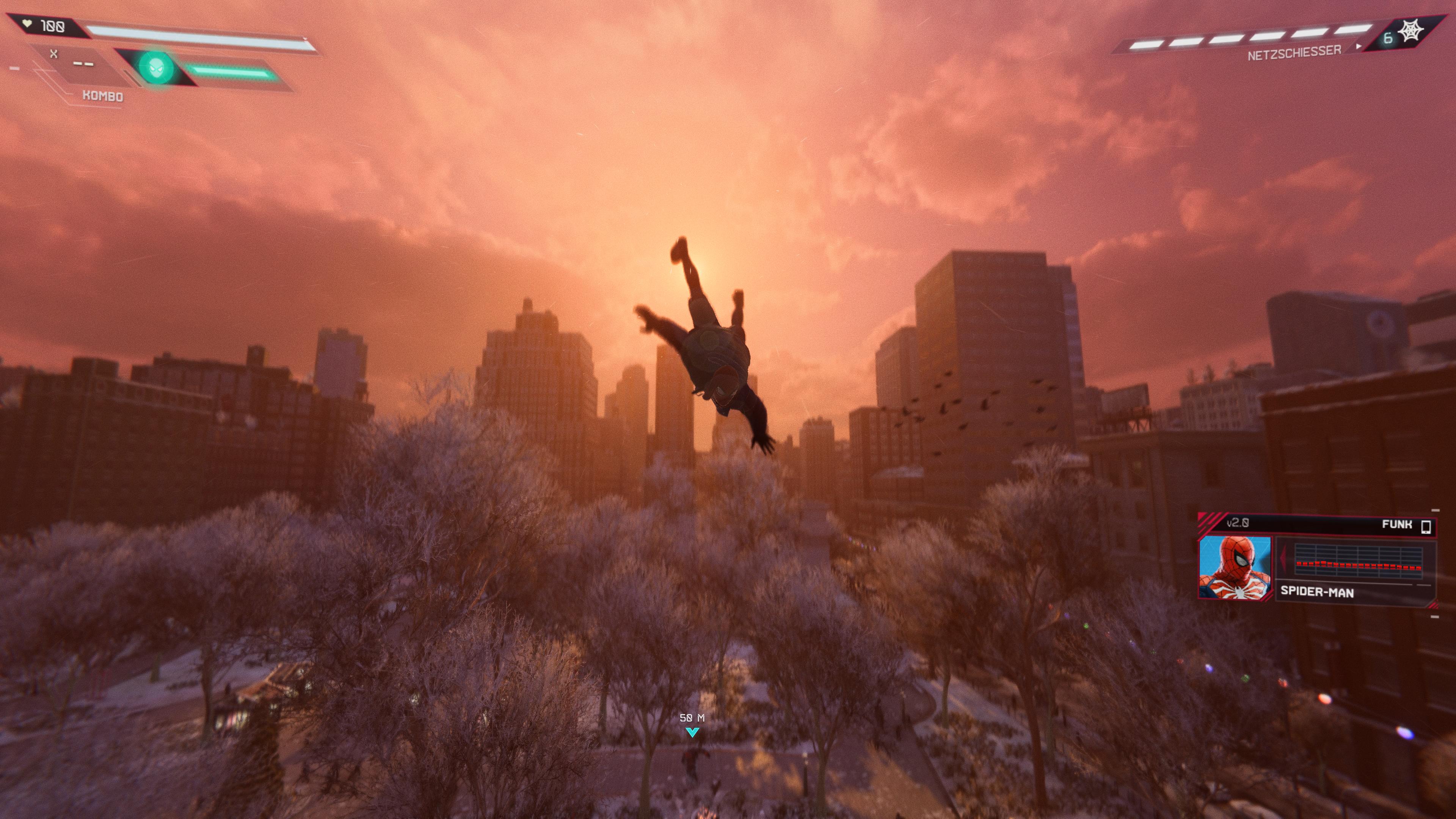This screenshot has width=1456, height=819.
Task: Select the Netzschiesser web gadget icon
Action: (1411, 31)
